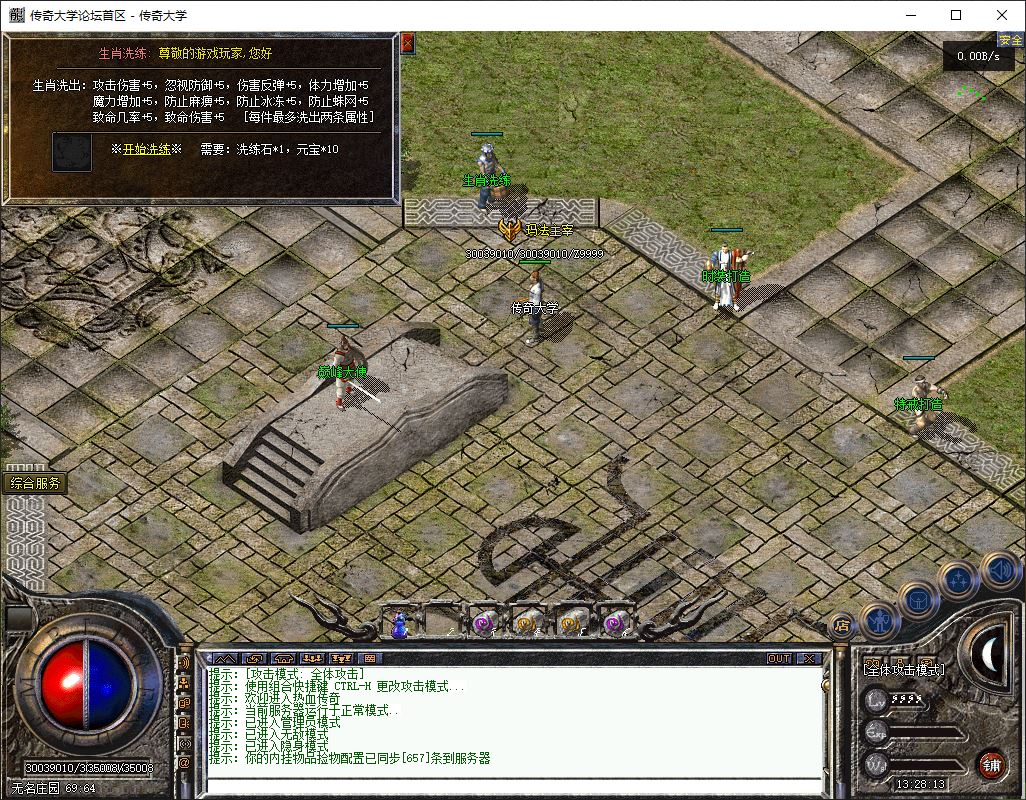Open the red 铺 stall button
The image size is (1026, 800).
pyautogui.click(x=990, y=765)
